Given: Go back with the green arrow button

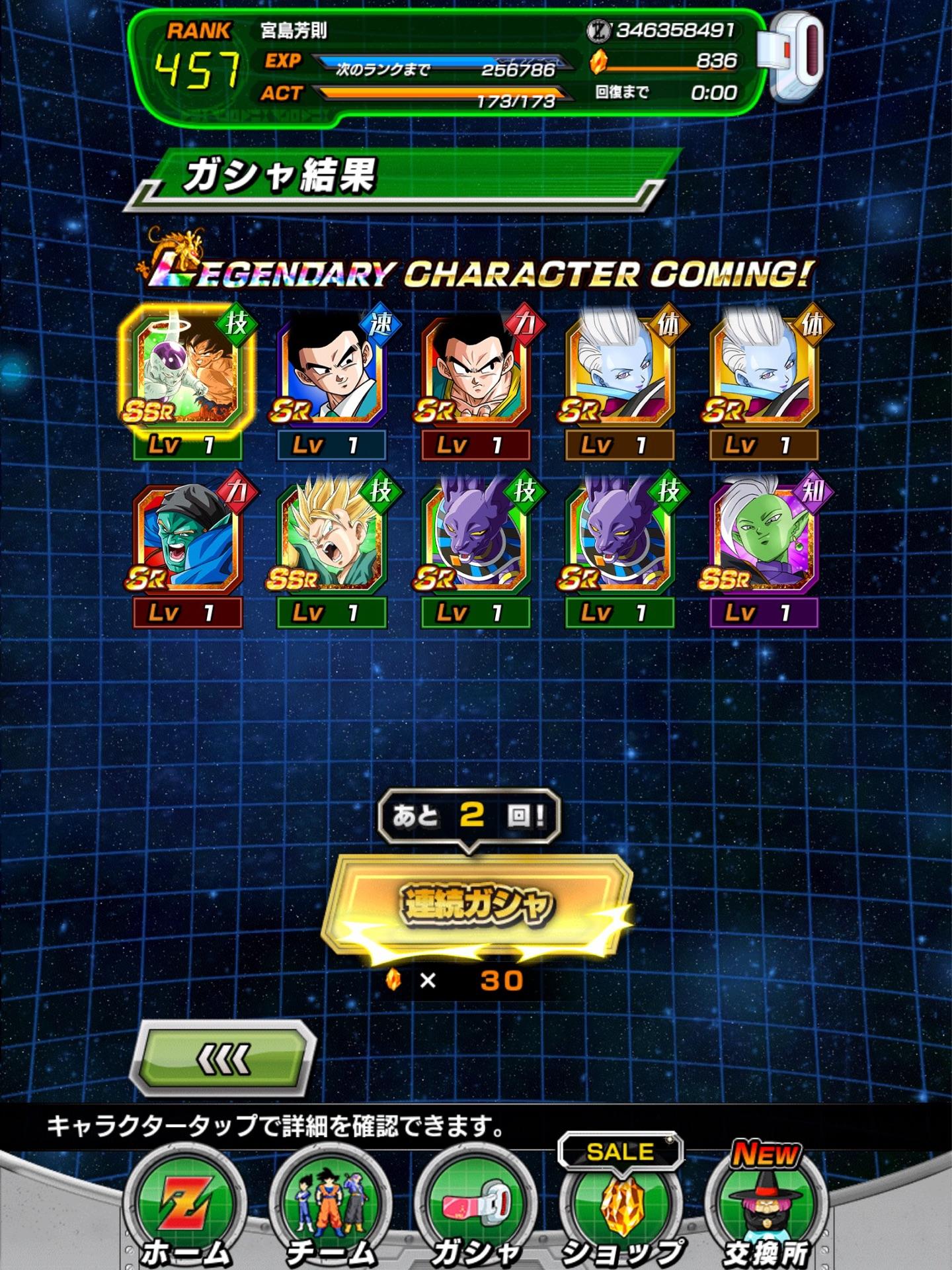Looking at the screenshot, I should [x=223, y=1058].
